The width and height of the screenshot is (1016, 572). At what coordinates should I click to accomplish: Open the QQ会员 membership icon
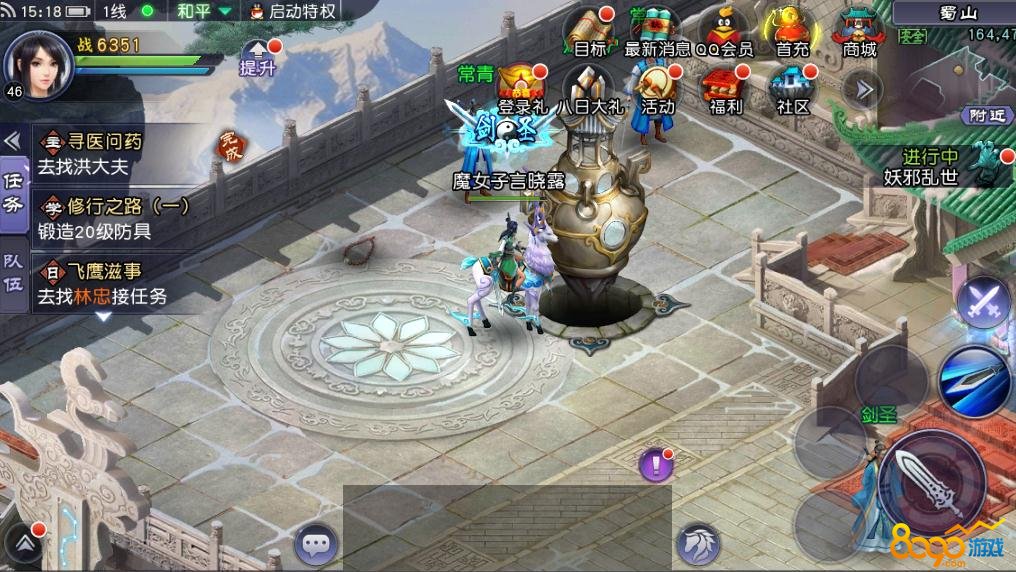point(724,30)
